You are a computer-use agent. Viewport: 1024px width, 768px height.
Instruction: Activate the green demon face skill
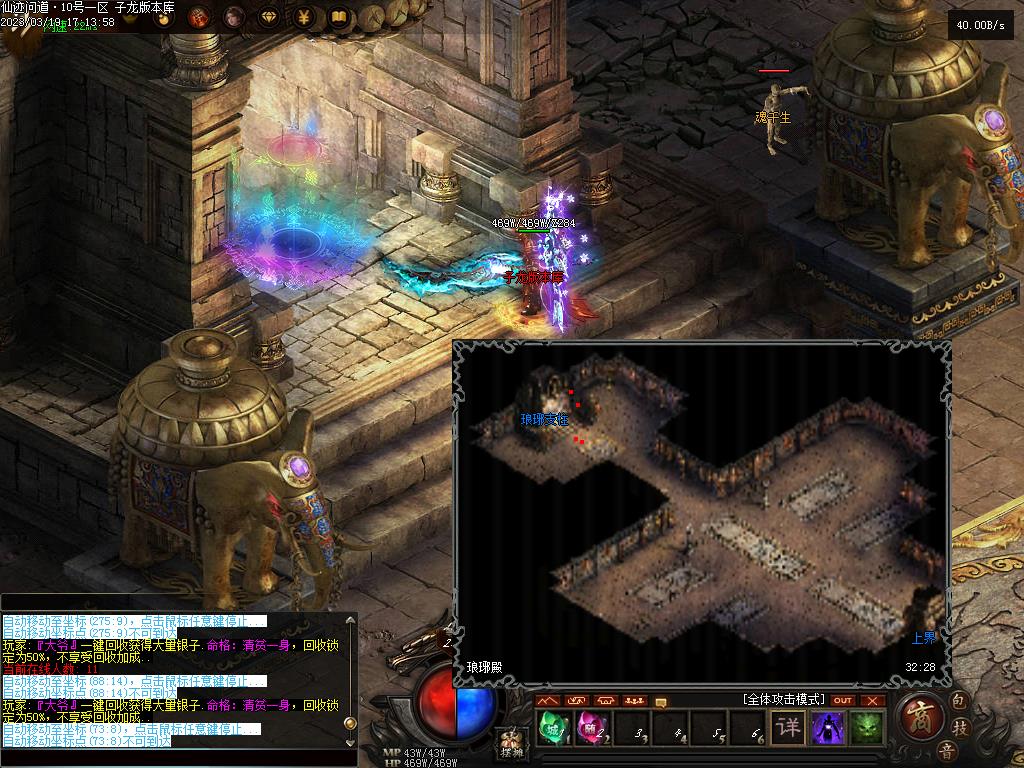coord(867,728)
